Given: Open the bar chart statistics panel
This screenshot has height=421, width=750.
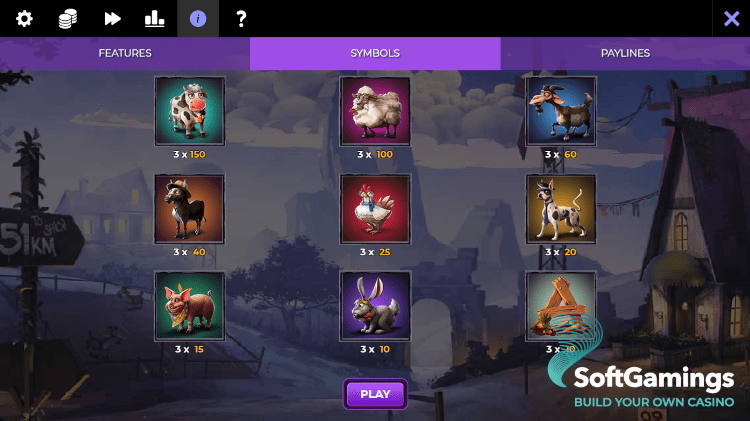Looking at the screenshot, I should (x=155, y=18).
